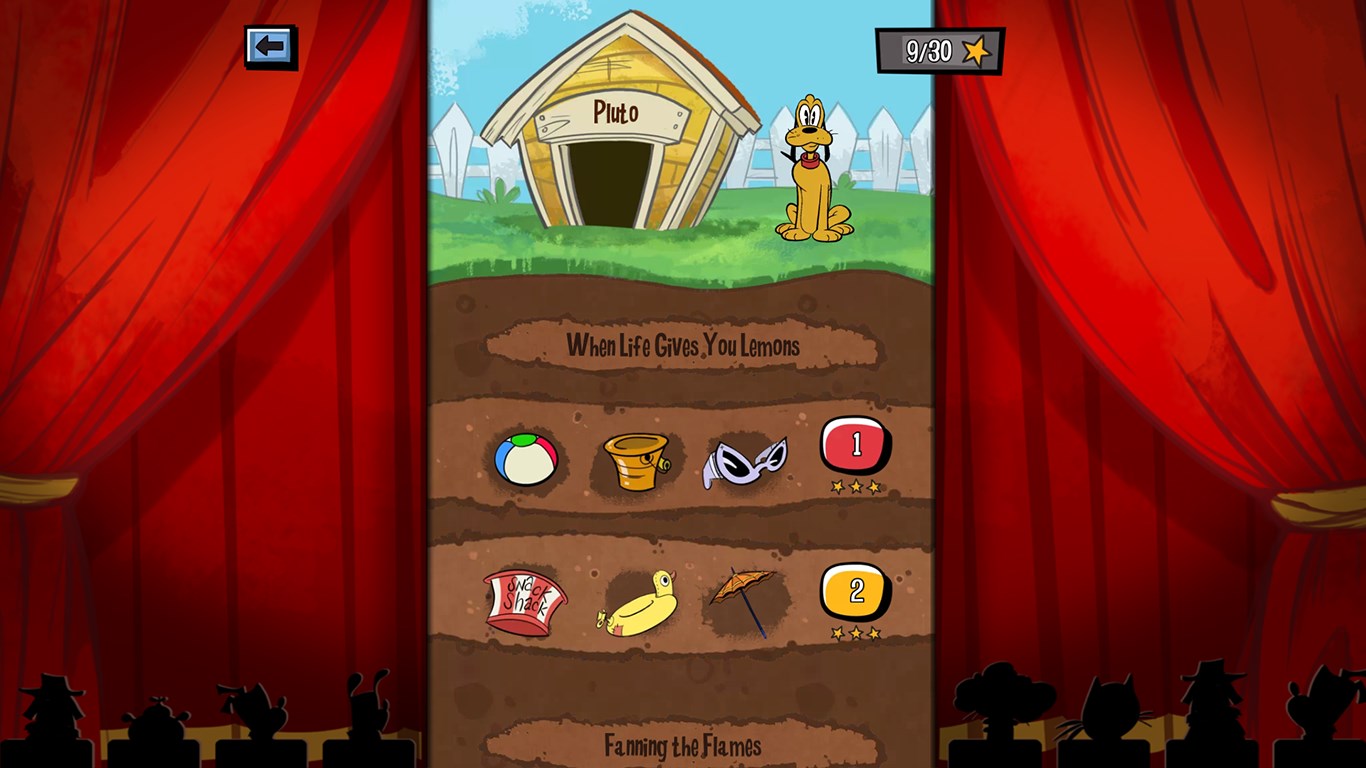The image size is (1366, 768).
Task: Go back using the arrow button
Action: [x=270, y=44]
